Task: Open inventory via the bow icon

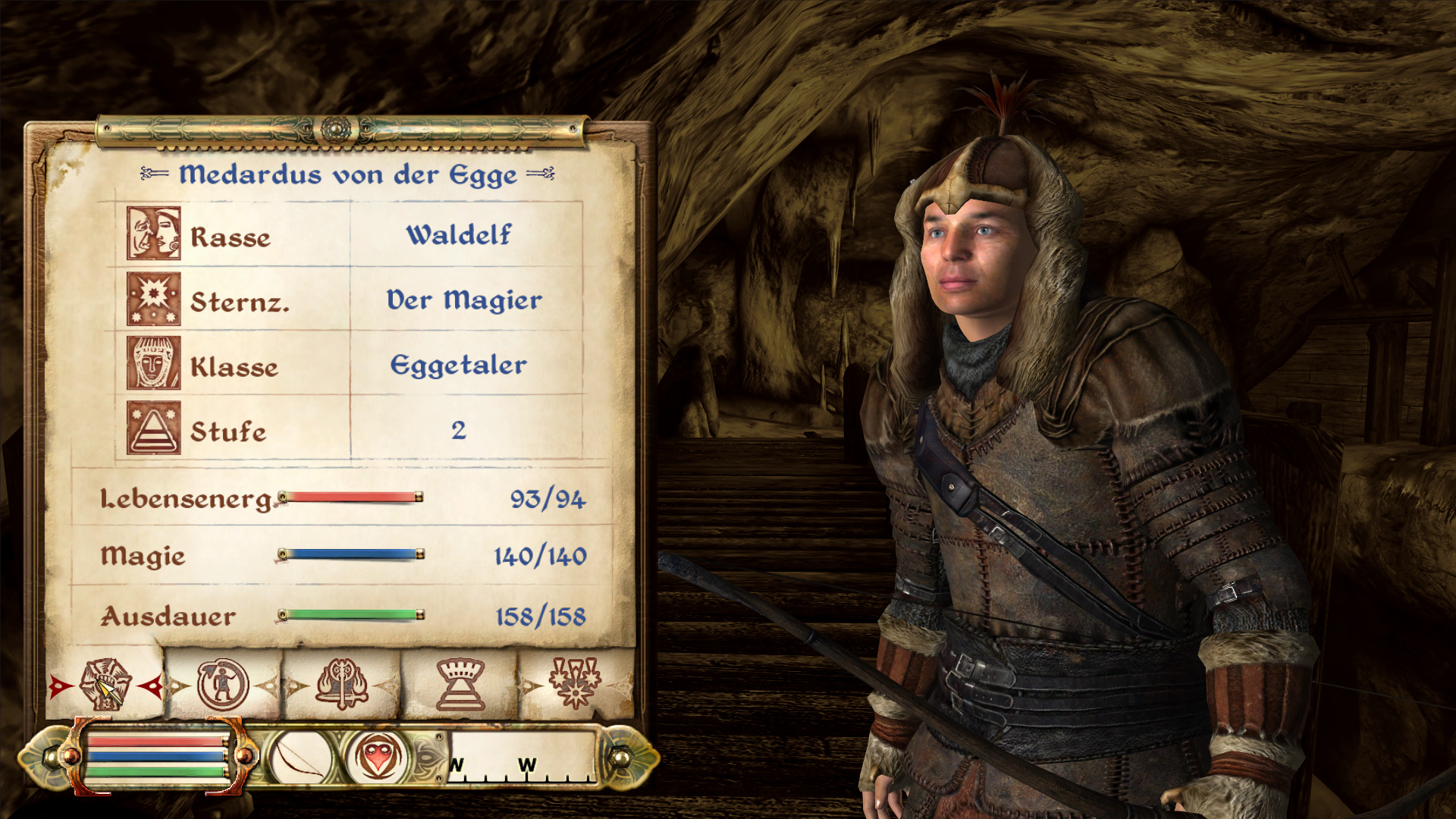Action: click(300, 757)
